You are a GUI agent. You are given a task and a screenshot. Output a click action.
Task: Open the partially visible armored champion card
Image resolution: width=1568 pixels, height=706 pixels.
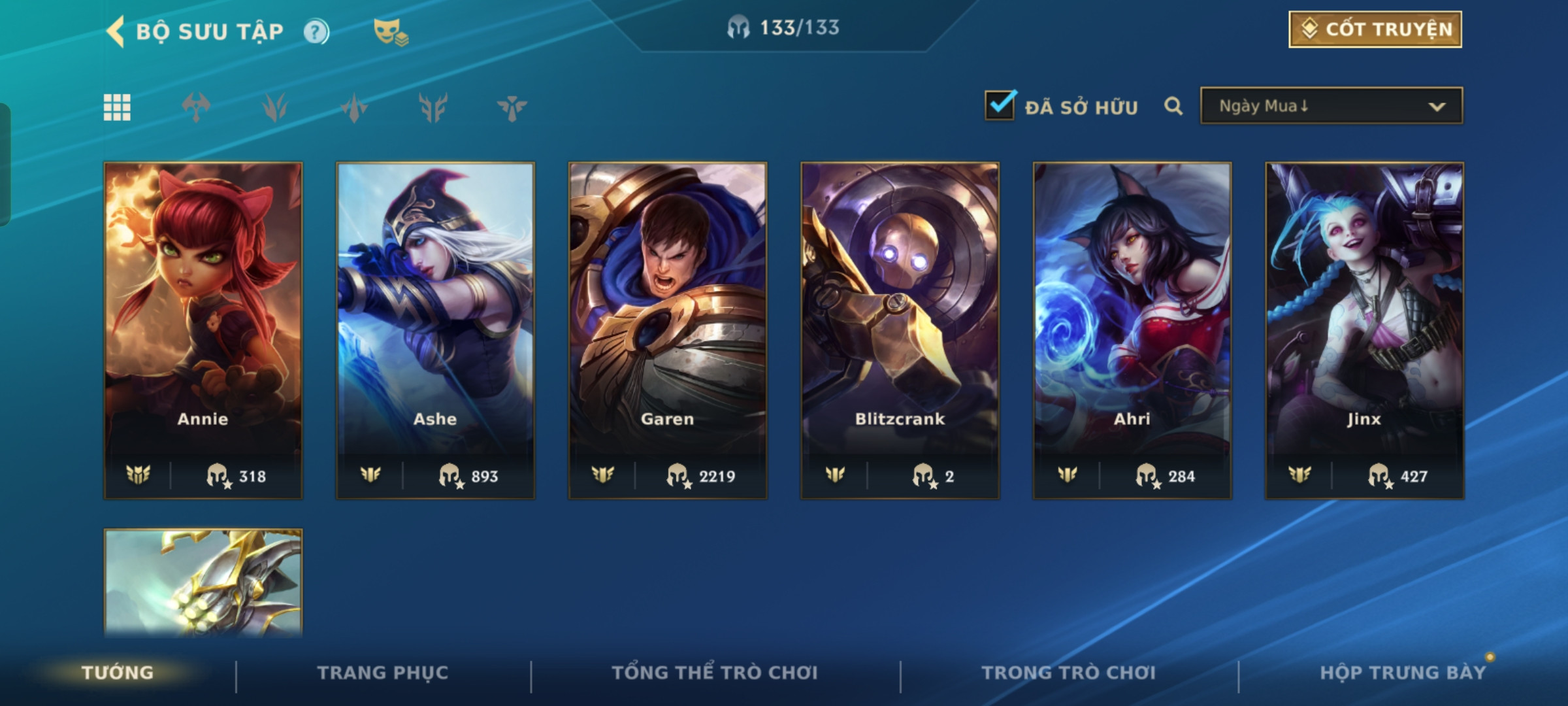pos(203,582)
